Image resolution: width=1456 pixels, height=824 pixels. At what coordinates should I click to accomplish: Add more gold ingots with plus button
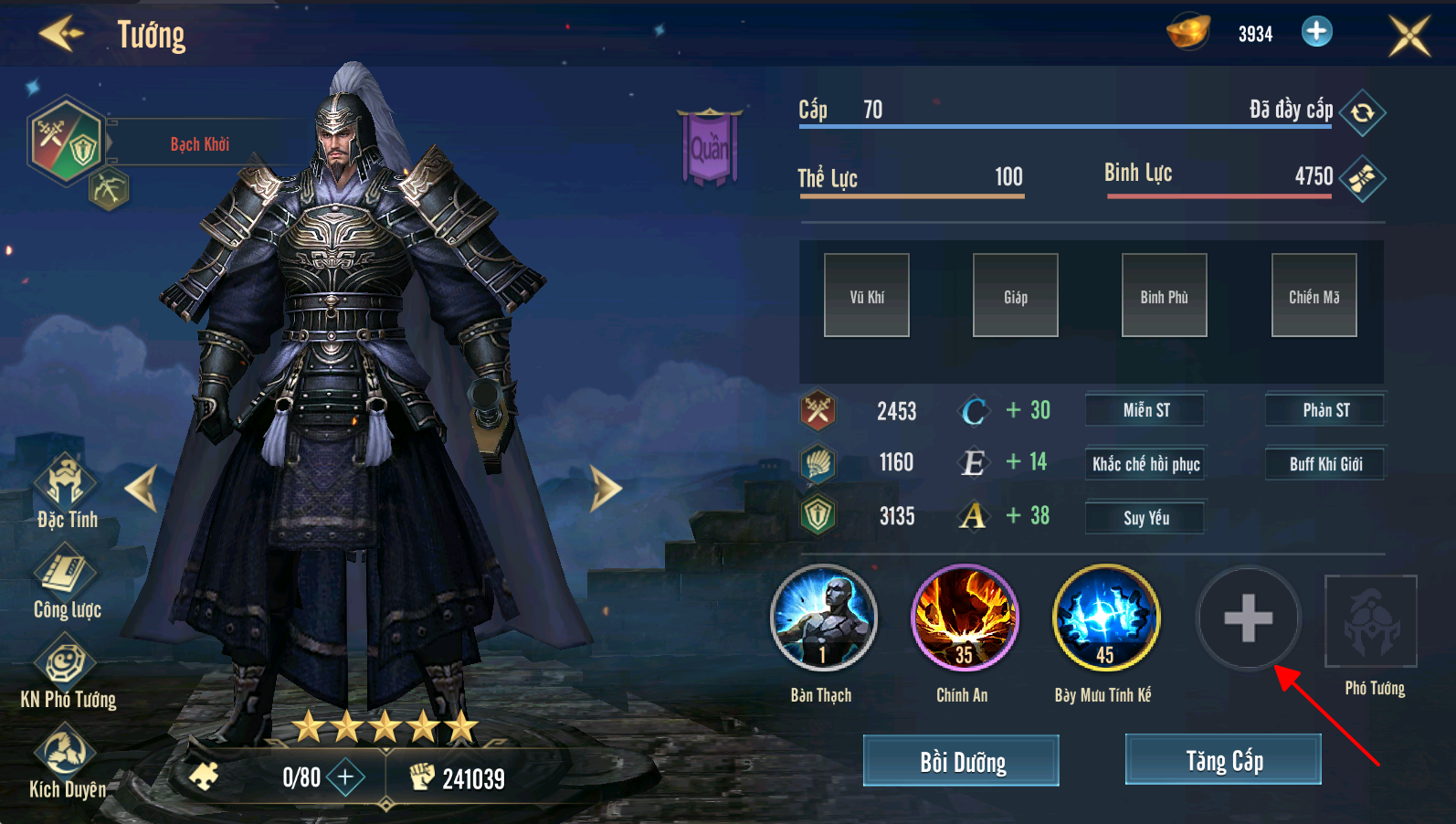[x=1316, y=32]
